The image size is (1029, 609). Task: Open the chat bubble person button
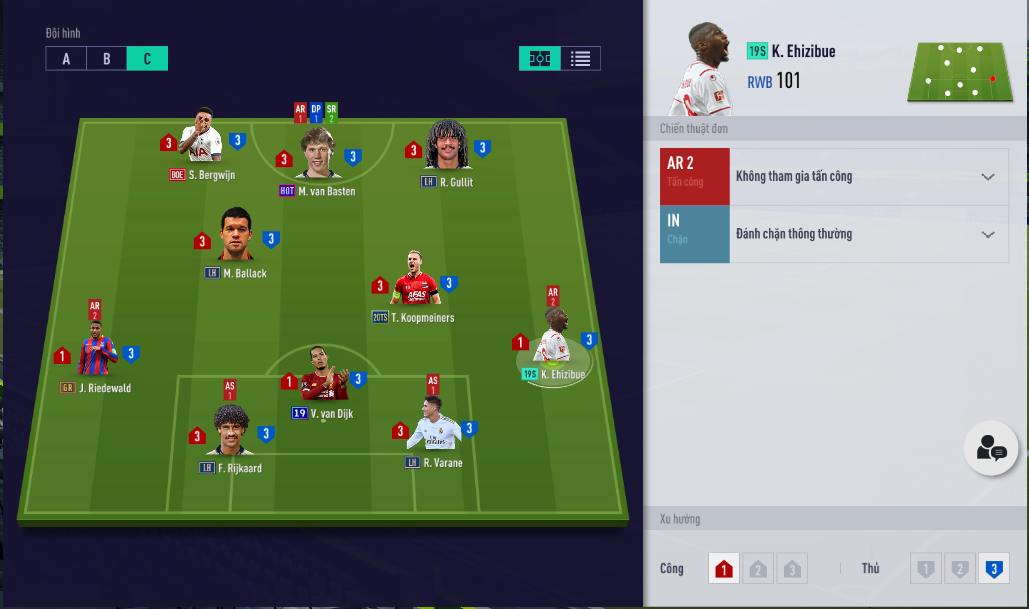tap(990, 449)
